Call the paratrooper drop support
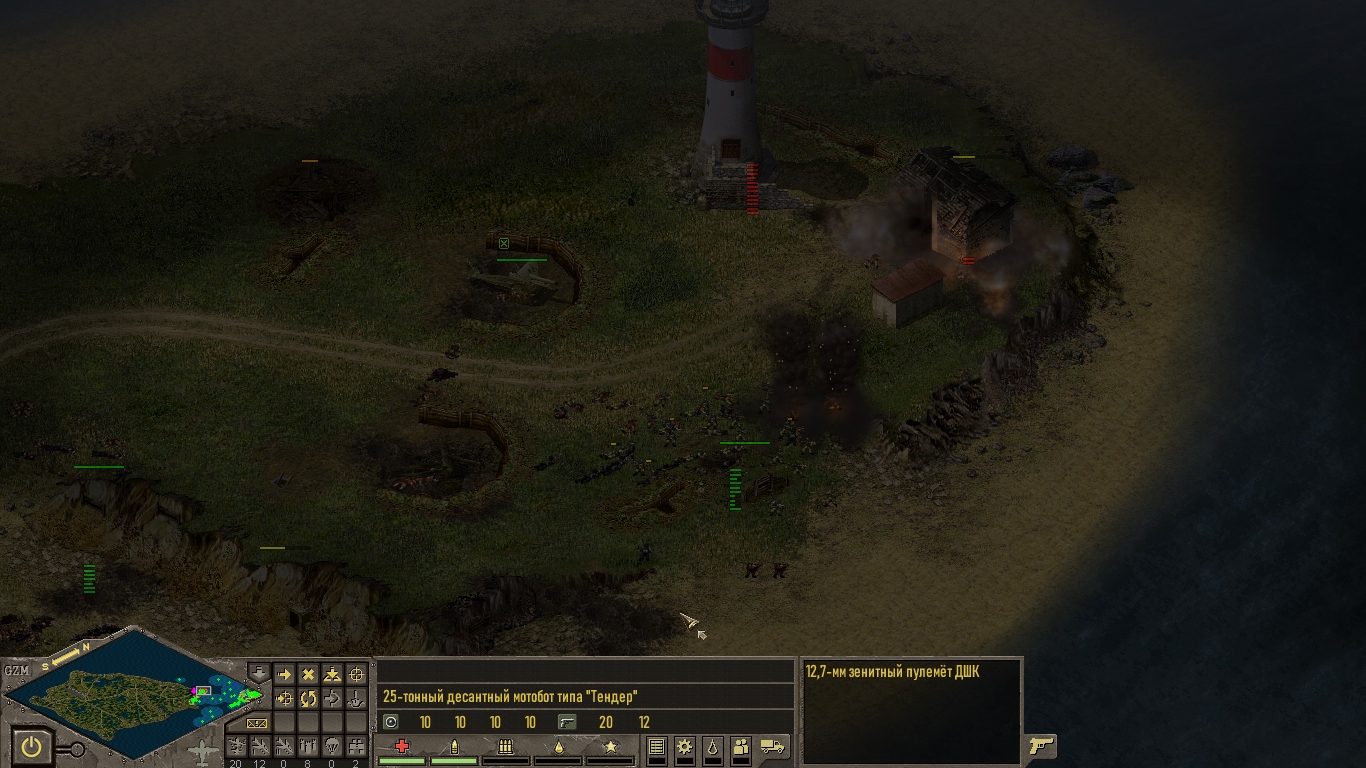1366x768 pixels. [332, 746]
